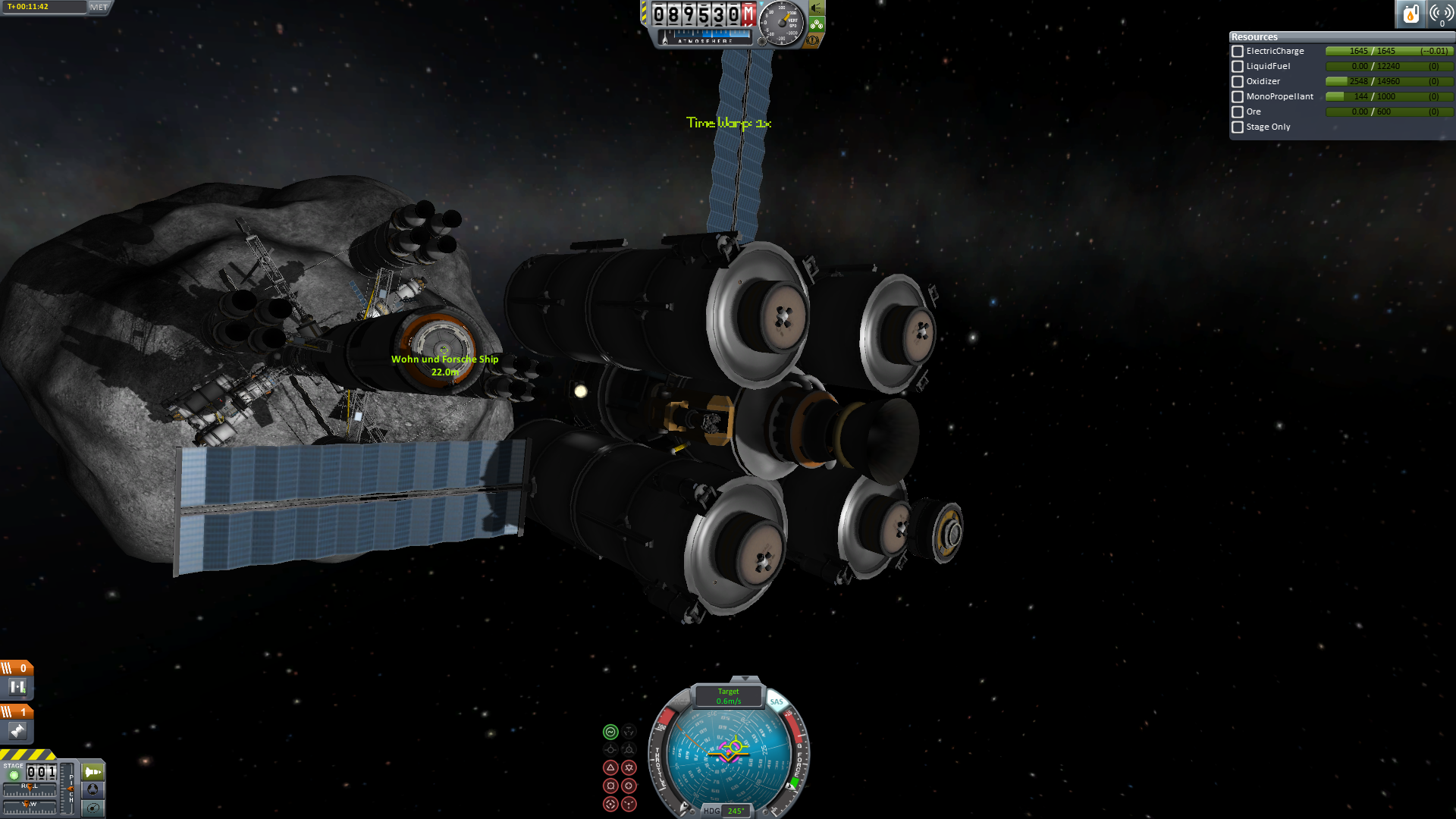Enable the Stage Only checkbox
Viewport: 1456px width, 819px height.
click(x=1238, y=127)
